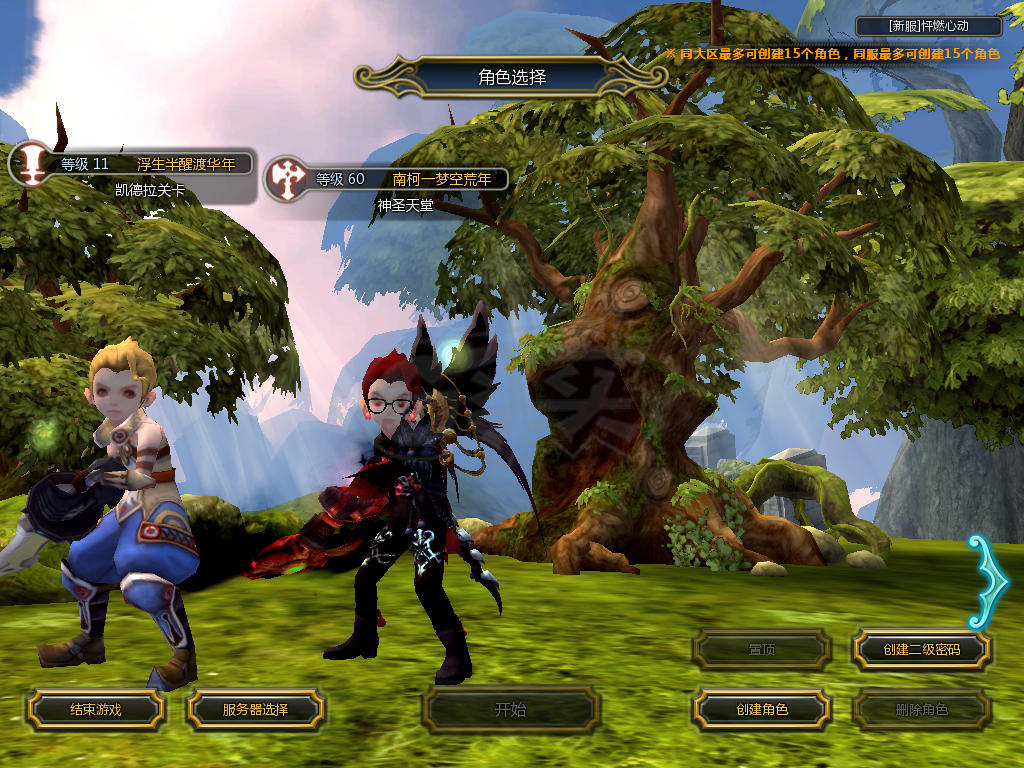Image resolution: width=1024 pixels, height=768 pixels.
Task: Start the game with 开始 button
Action: (510, 710)
